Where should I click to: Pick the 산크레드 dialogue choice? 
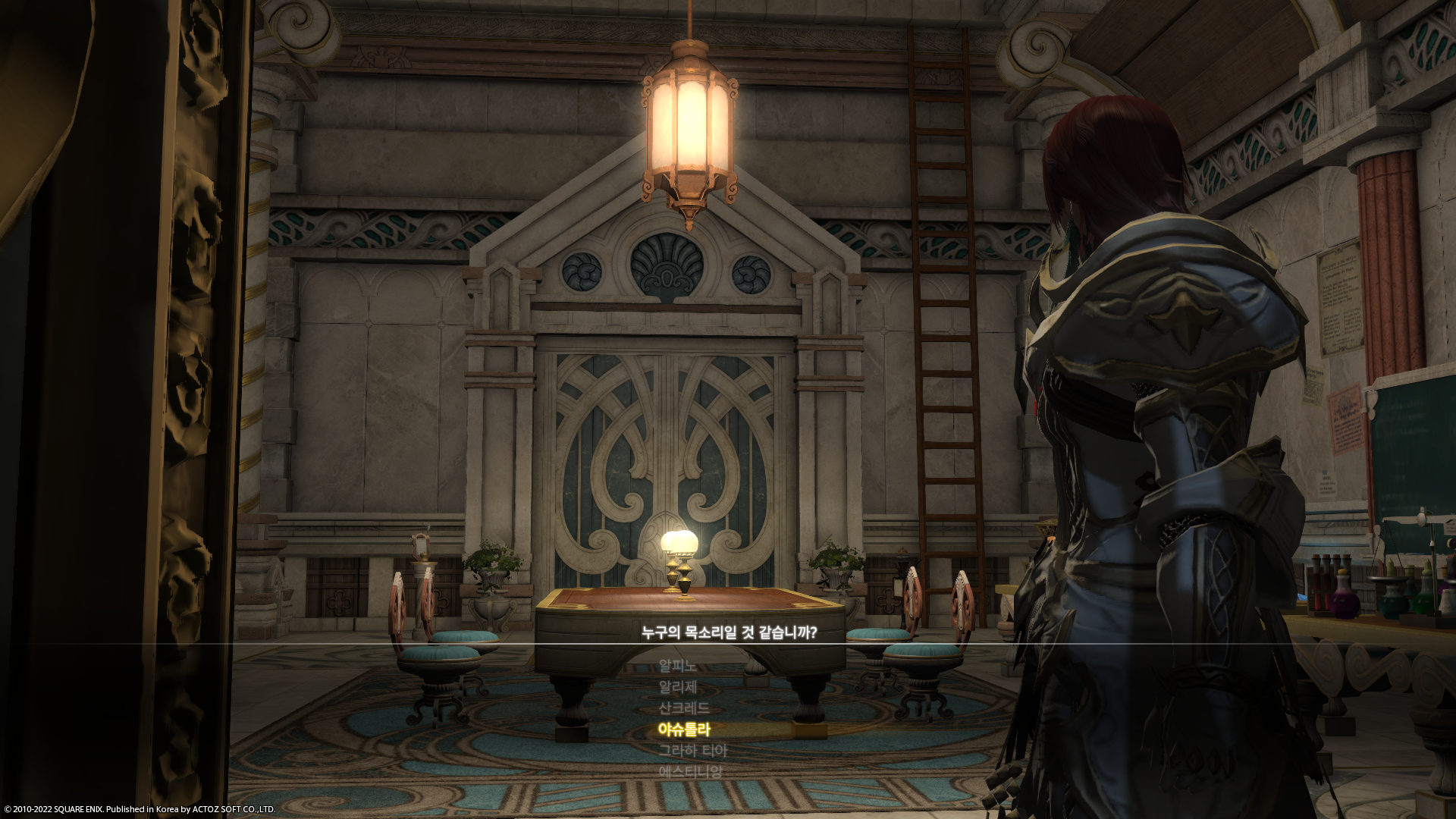tap(683, 708)
